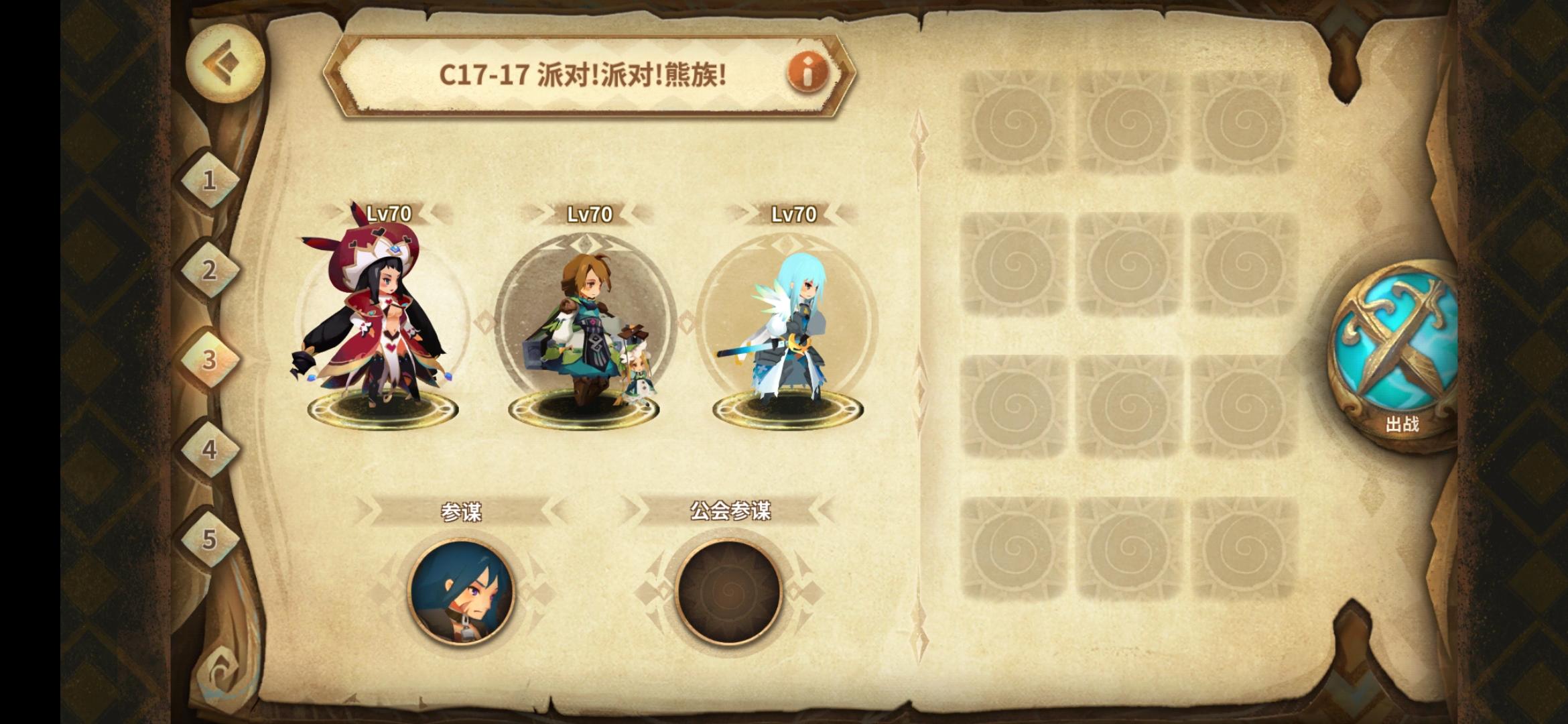Toggle stage marker 1 on the left
The height and width of the screenshot is (724, 1568).
point(210,181)
